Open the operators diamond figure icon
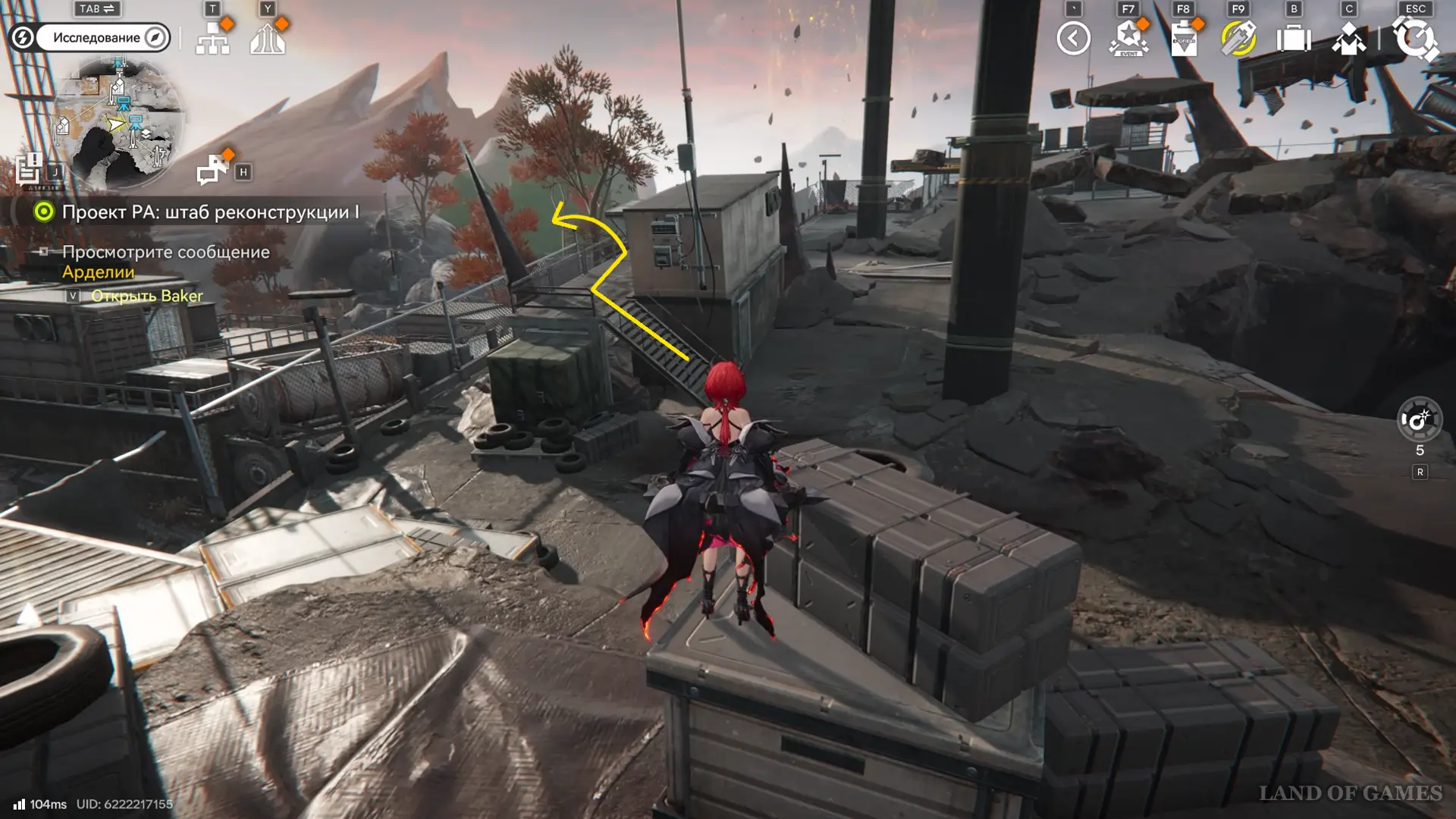This screenshot has width=1456, height=819. pyautogui.click(x=1348, y=39)
